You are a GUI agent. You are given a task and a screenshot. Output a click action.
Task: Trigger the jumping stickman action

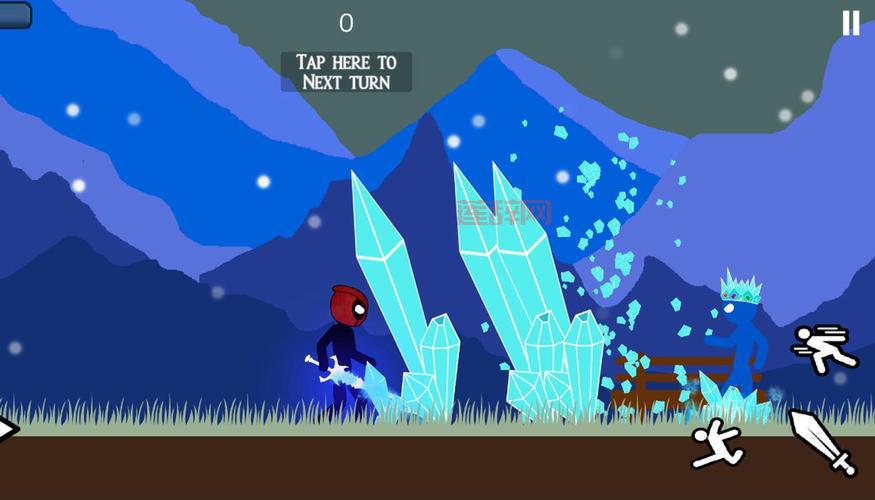[717, 443]
